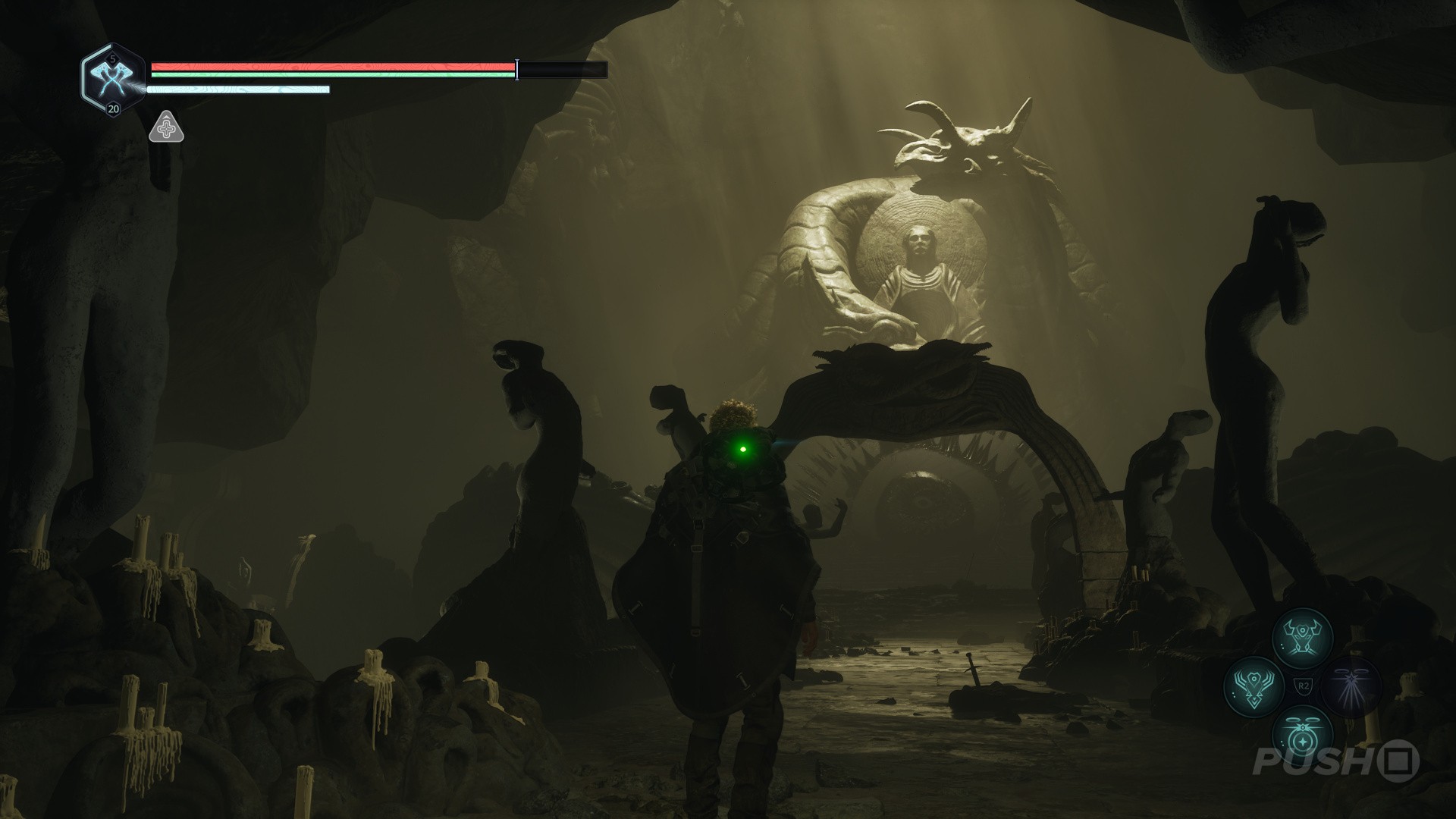Screen dimensions: 1456x819
Task: Select the crossed axes weapon icon
Action: tap(113, 78)
